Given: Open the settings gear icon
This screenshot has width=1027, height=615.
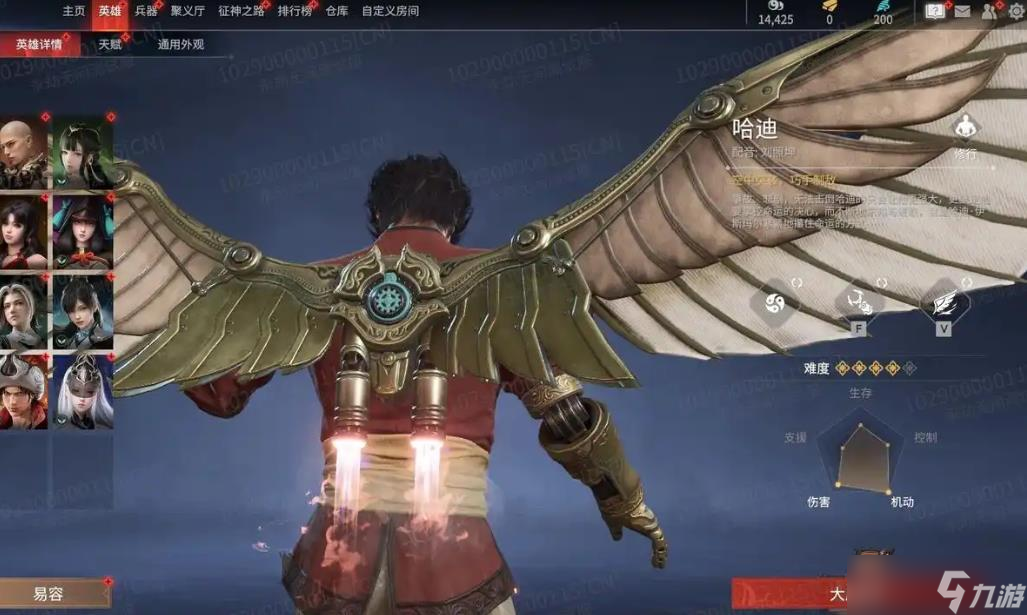Looking at the screenshot, I should click(1015, 12).
